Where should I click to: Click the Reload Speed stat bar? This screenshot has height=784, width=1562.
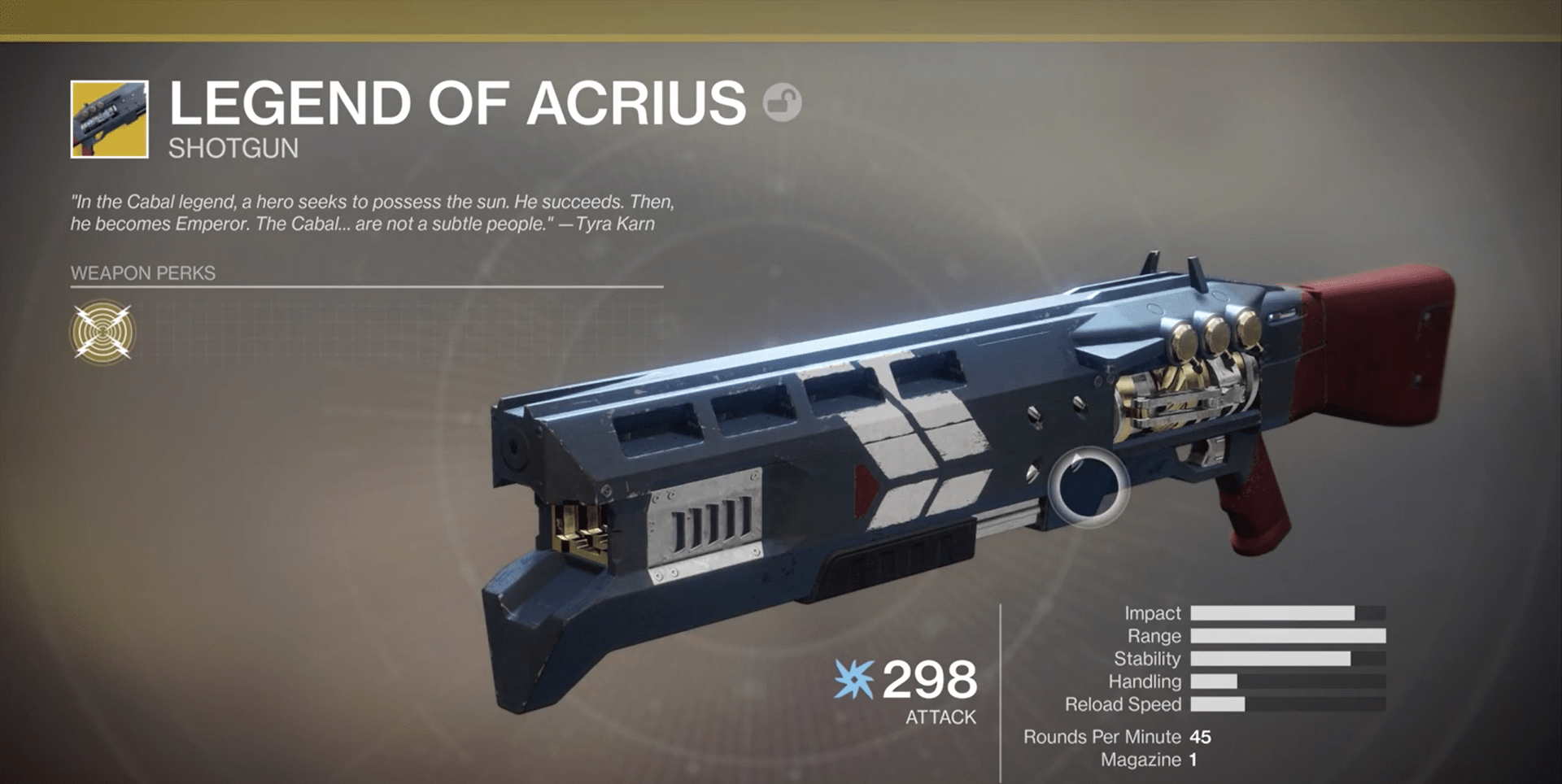[x=1285, y=704]
